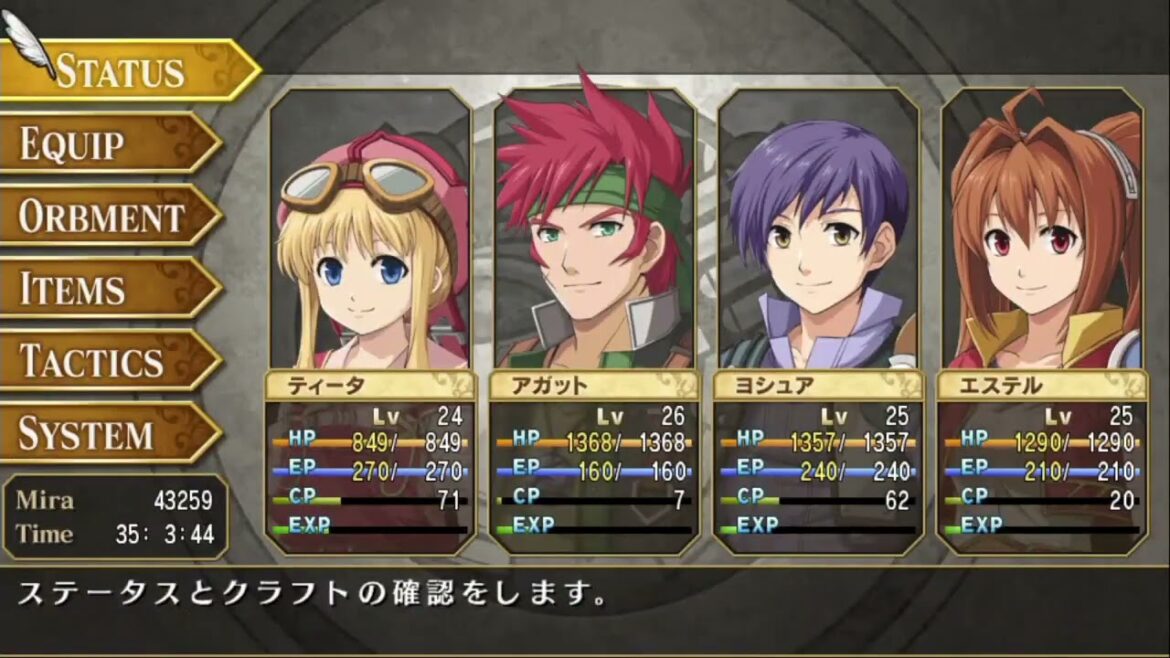The width and height of the screenshot is (1170, 658).
Task: Pick Estelle's brown-haired character card
Action: pyautogui.click(x=1042, y=320)
